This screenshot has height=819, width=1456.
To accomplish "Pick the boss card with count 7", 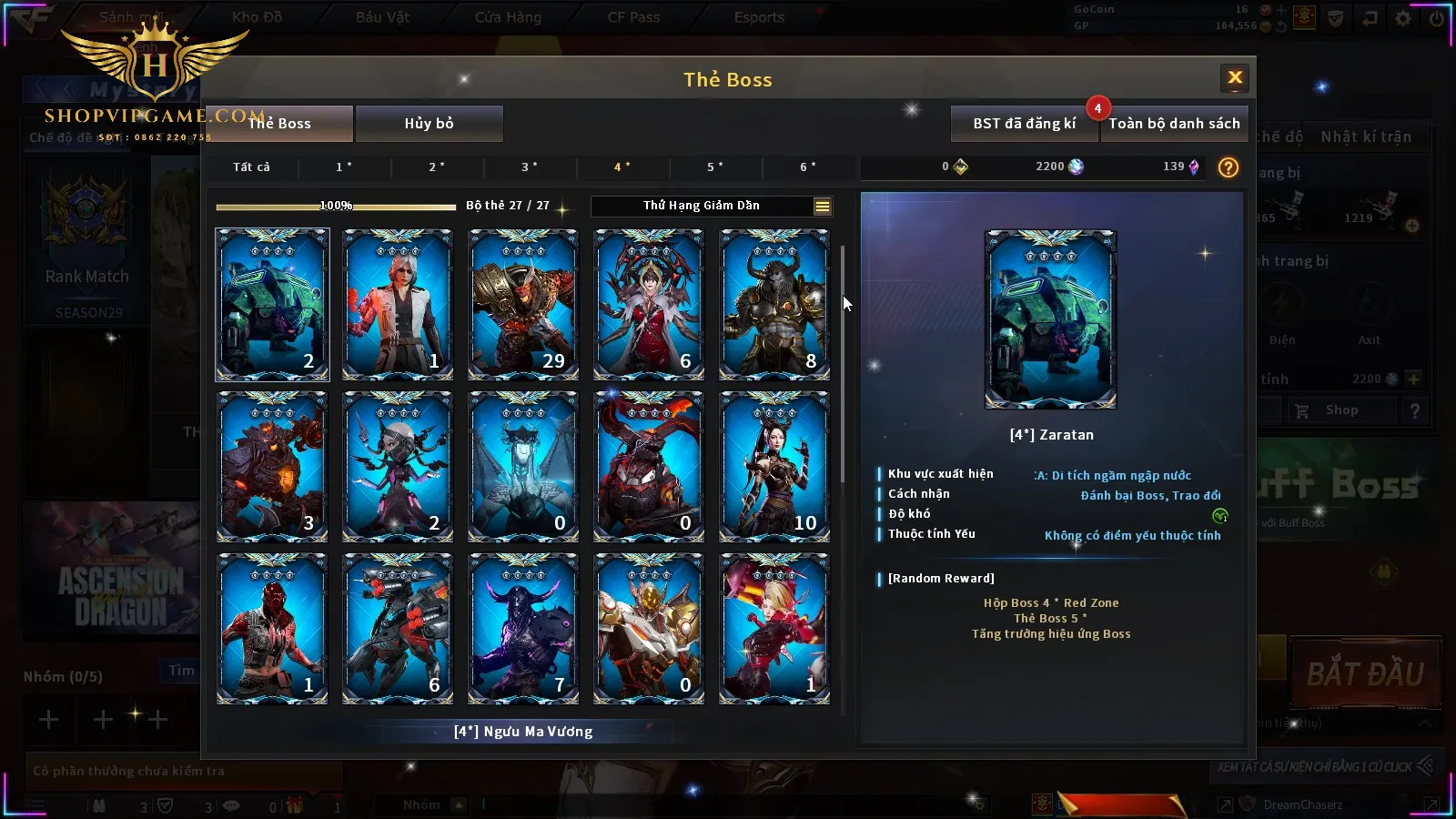I will pos(523,628).
